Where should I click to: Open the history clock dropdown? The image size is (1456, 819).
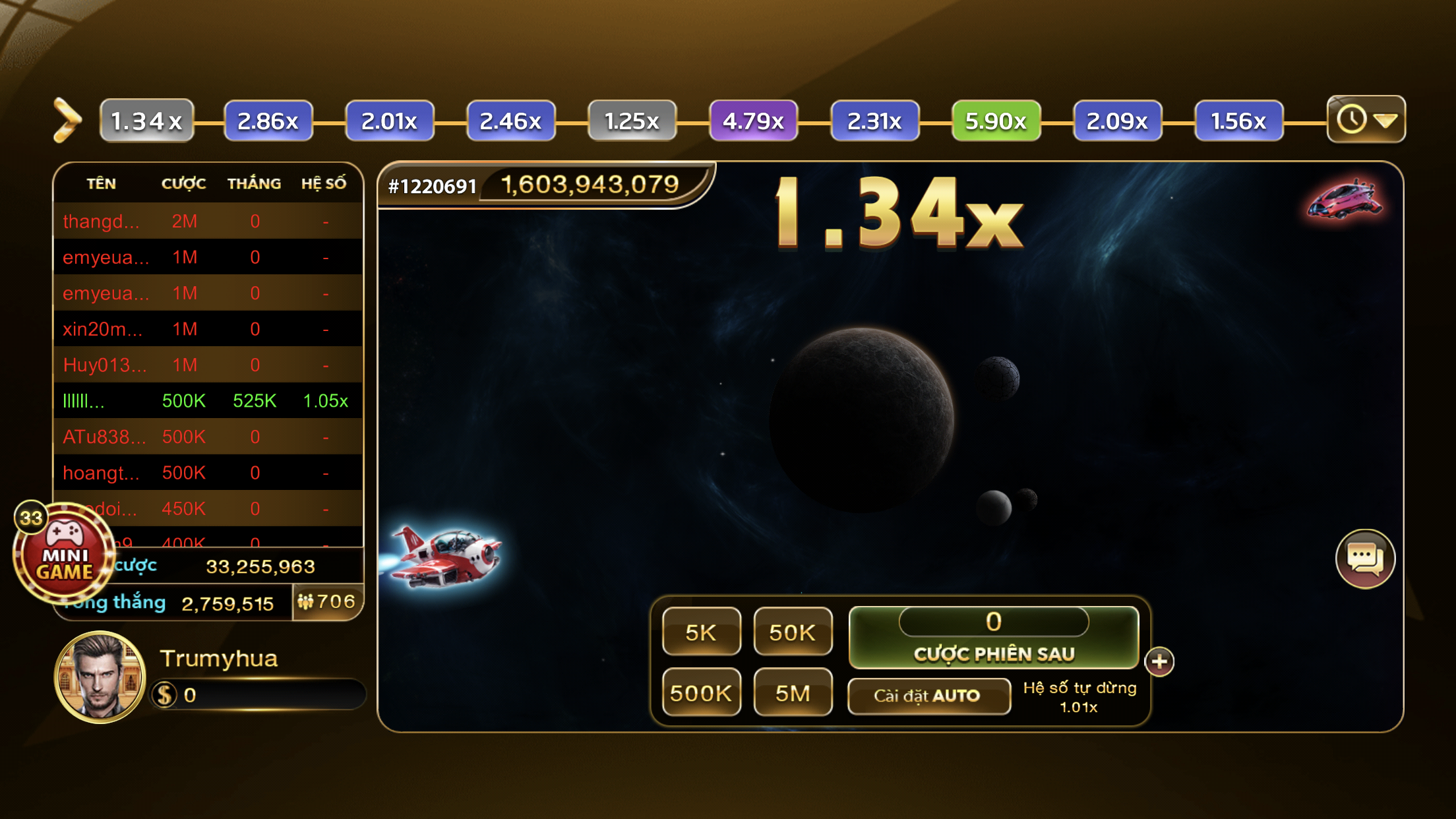tap(1366, 119)
